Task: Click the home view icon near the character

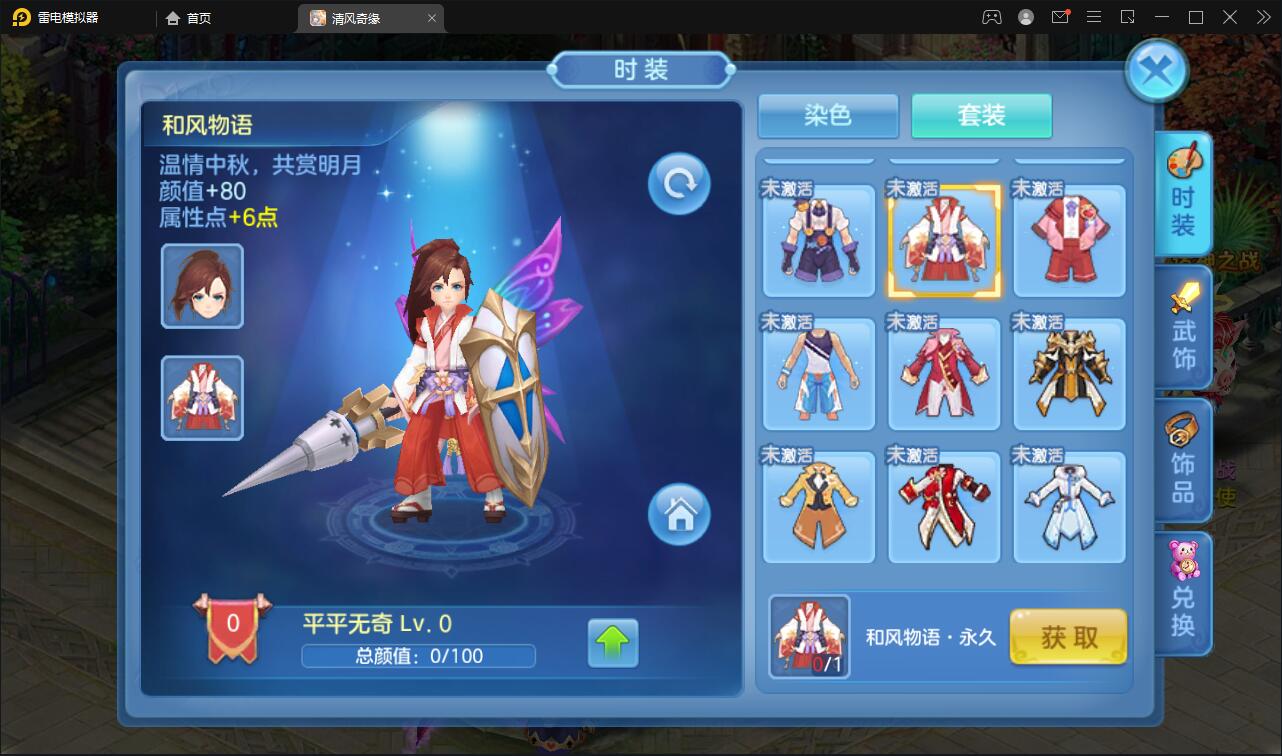Action: pos(680,515)
